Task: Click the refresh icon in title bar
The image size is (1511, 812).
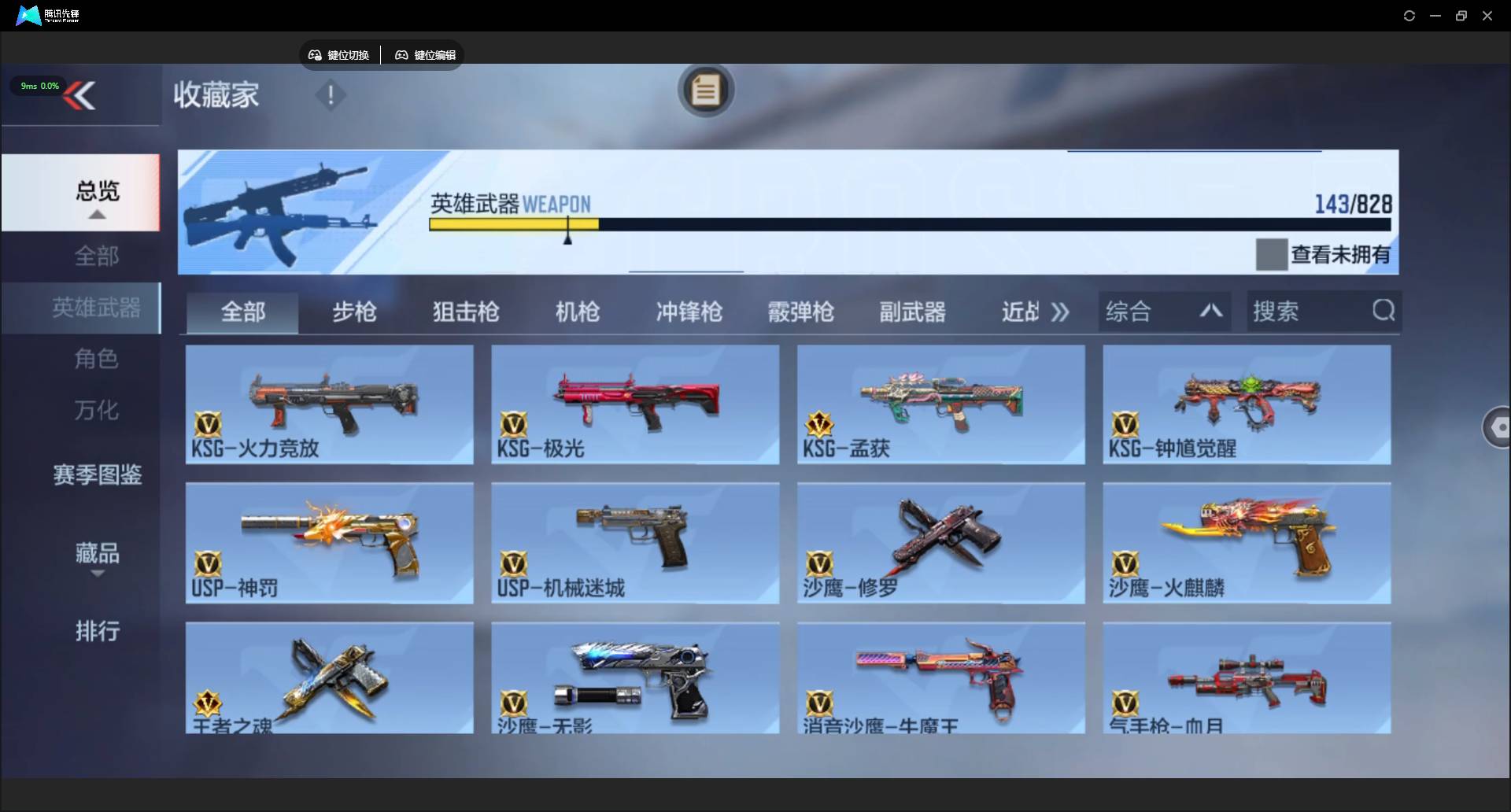Action: click(x=1409, y=15)
